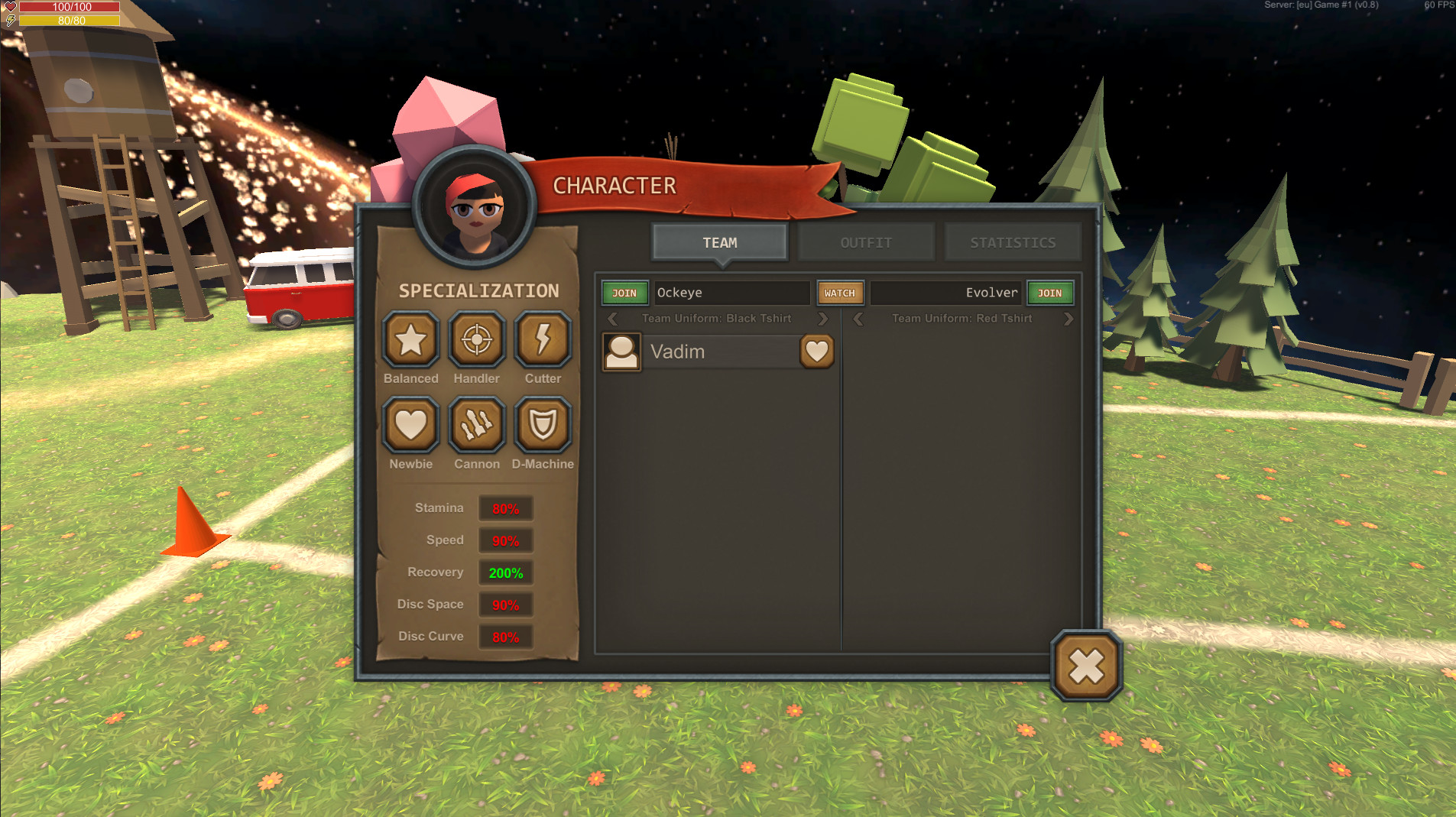Edit the Ockeye team name field

731,293
